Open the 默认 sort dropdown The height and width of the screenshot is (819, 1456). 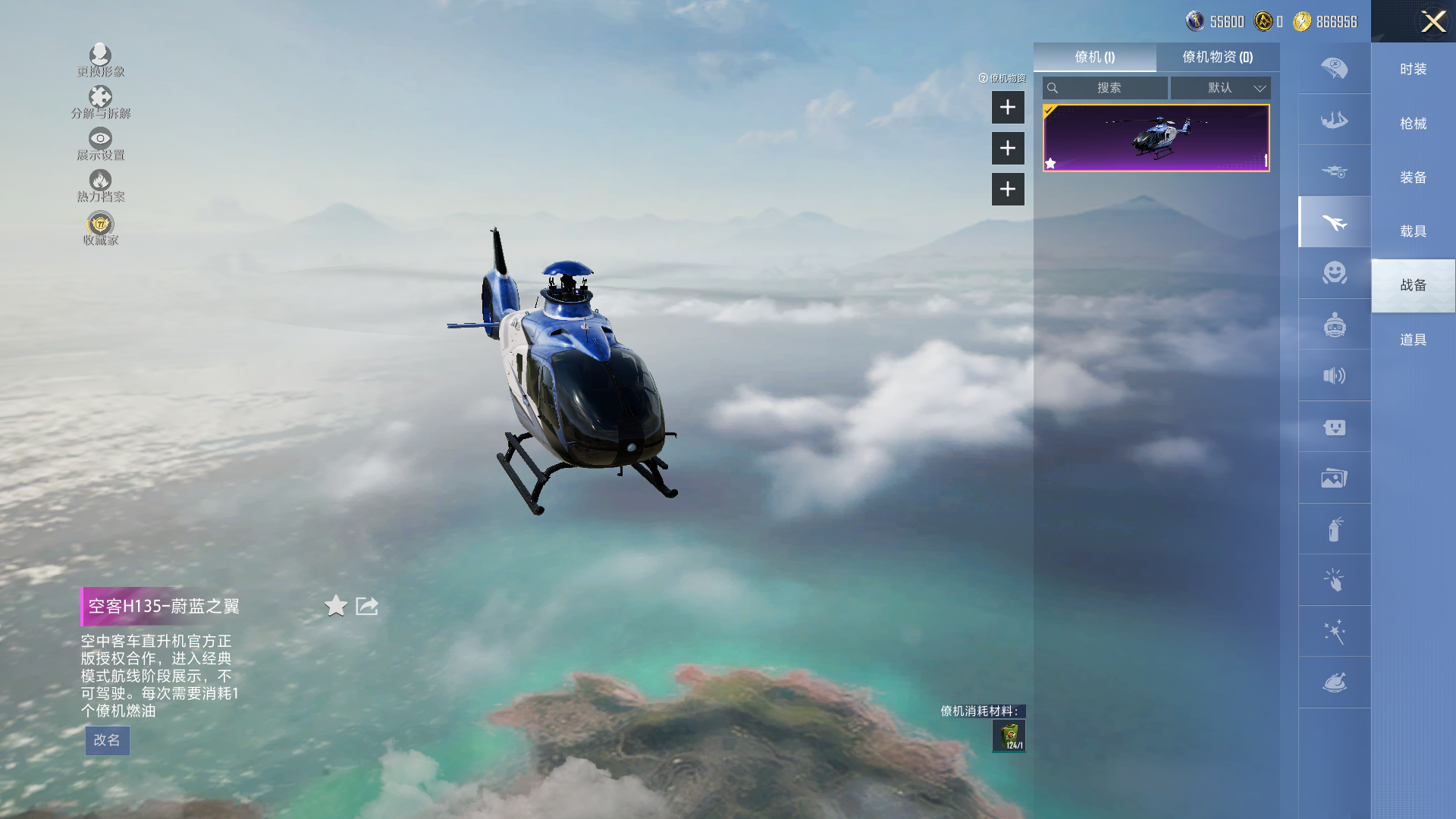click(x=1220, y=88)
